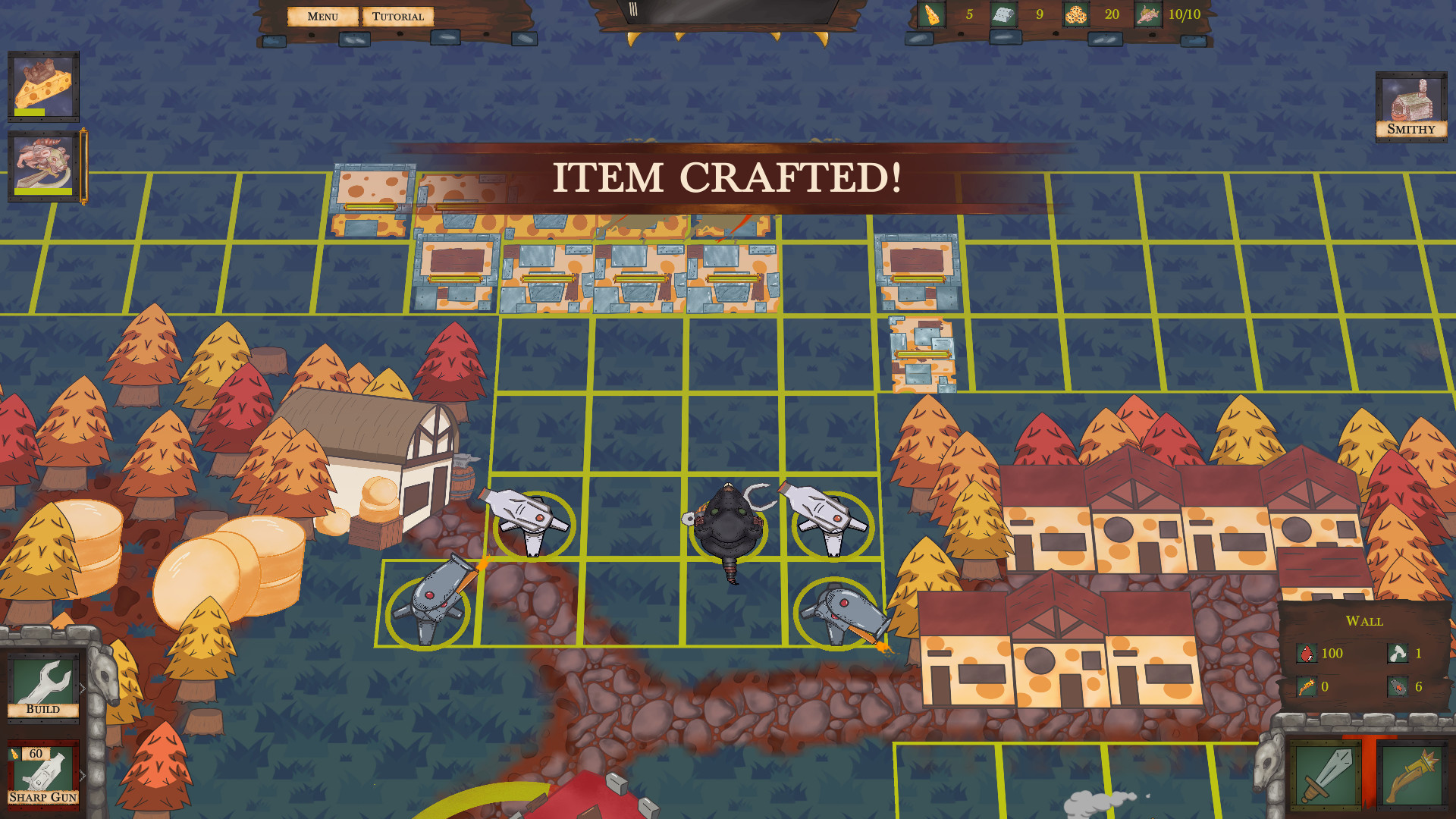This screenshot has width=1456, height=819.
Task: Open the game Menu
Action: click(323, 15)
